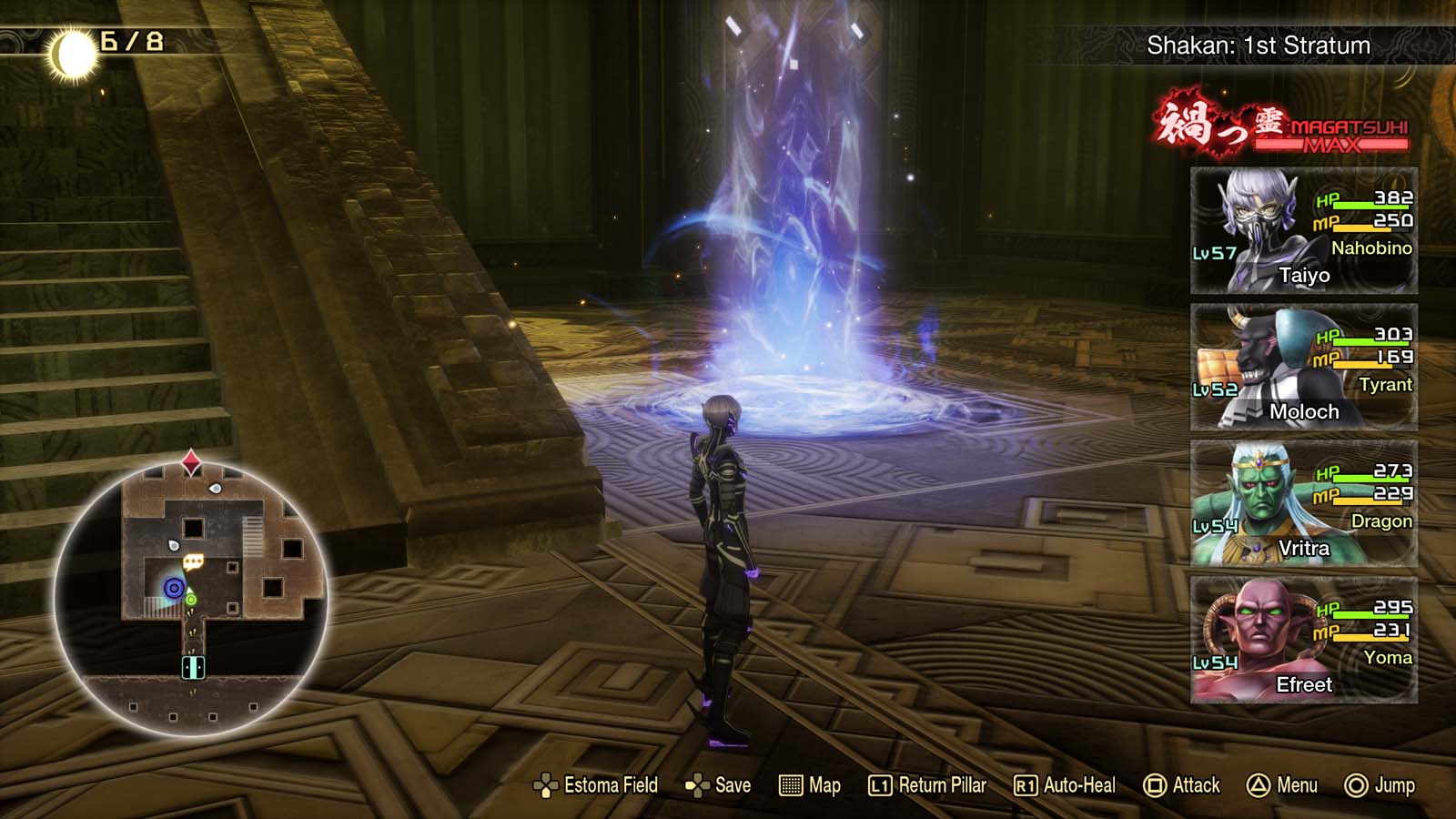This screenshot has height=819, width=1456.
Task: Expand Nahobino Taiyo's status panel
Action: [1303, 232]
